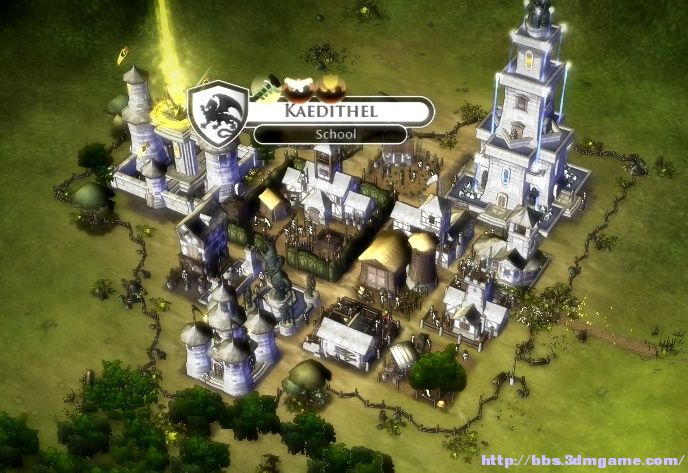Open the School production label
The width and height of the screenshot is (688, 473).
pyautogui.click(x=329, y=134)
